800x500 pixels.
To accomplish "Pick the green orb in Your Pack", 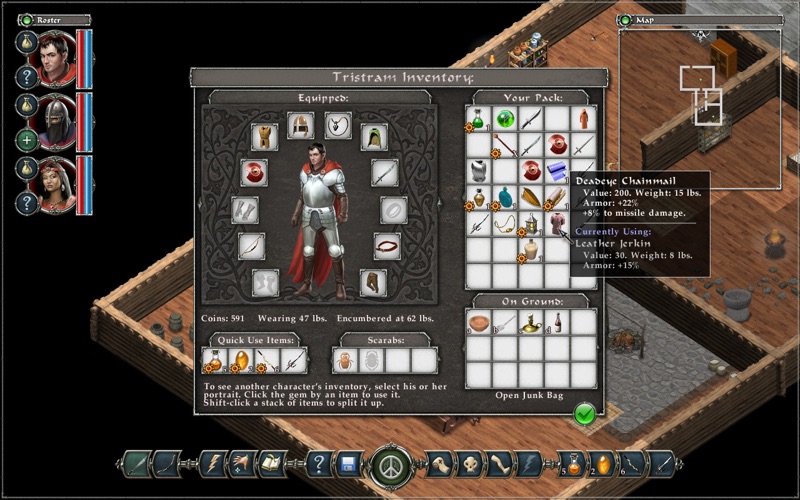I will point(505,119).
